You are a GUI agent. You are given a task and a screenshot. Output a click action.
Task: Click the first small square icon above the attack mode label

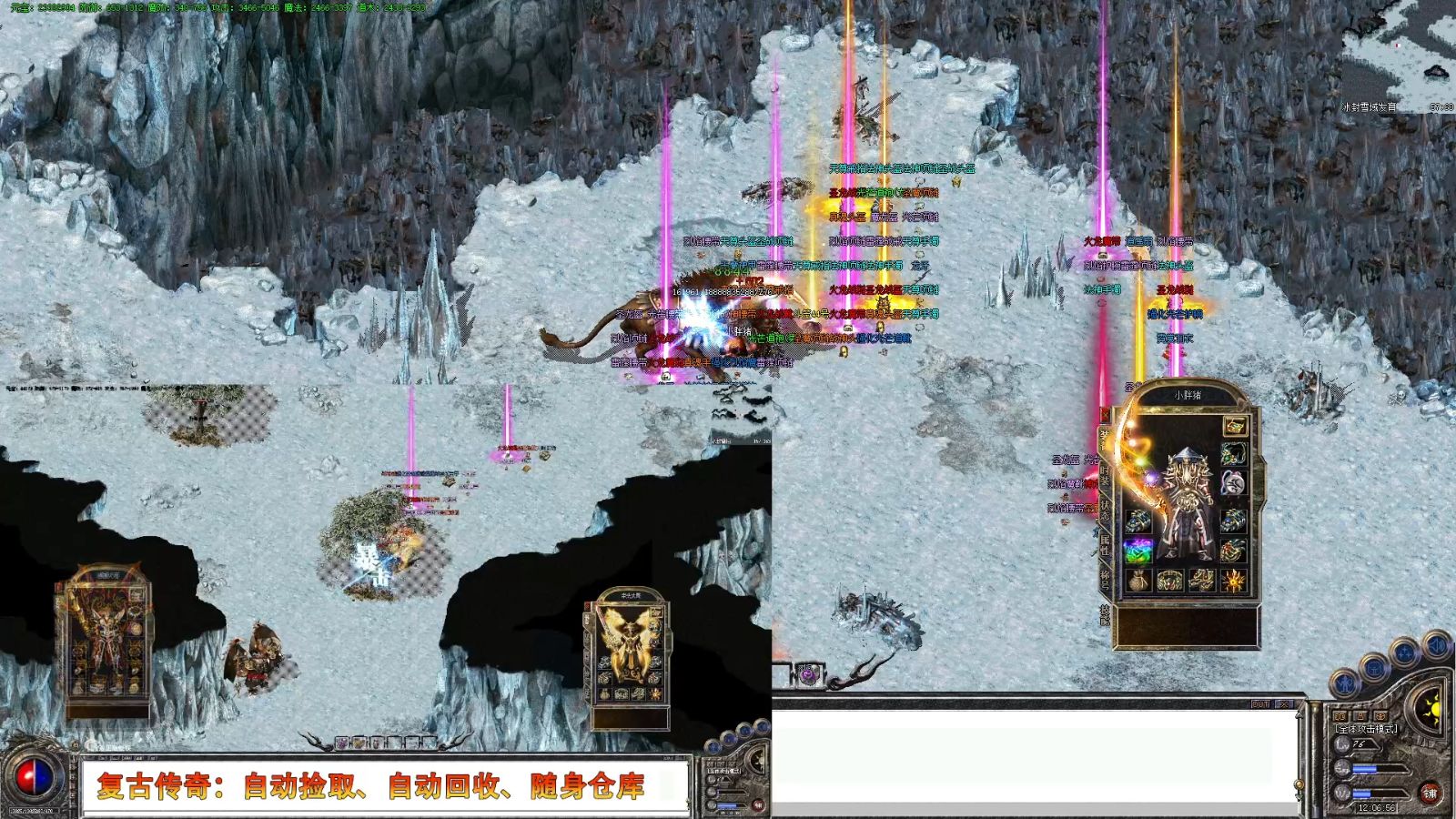click(1340, 716)
